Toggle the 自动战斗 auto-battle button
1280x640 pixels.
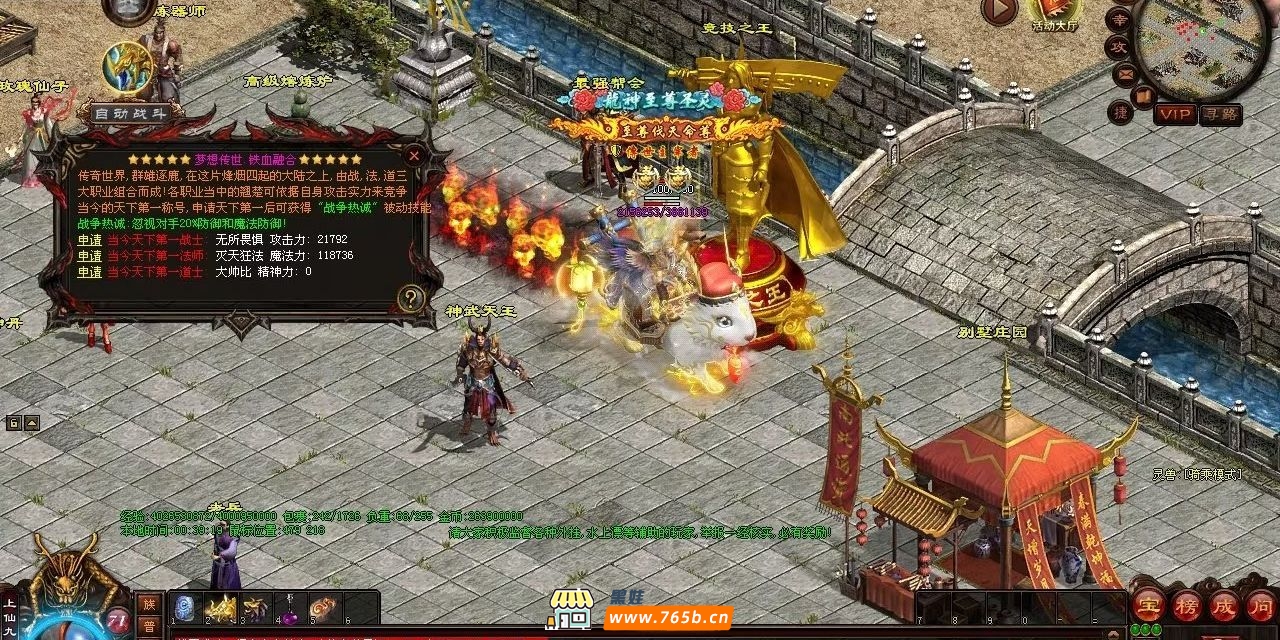click(x=131, y=113)
